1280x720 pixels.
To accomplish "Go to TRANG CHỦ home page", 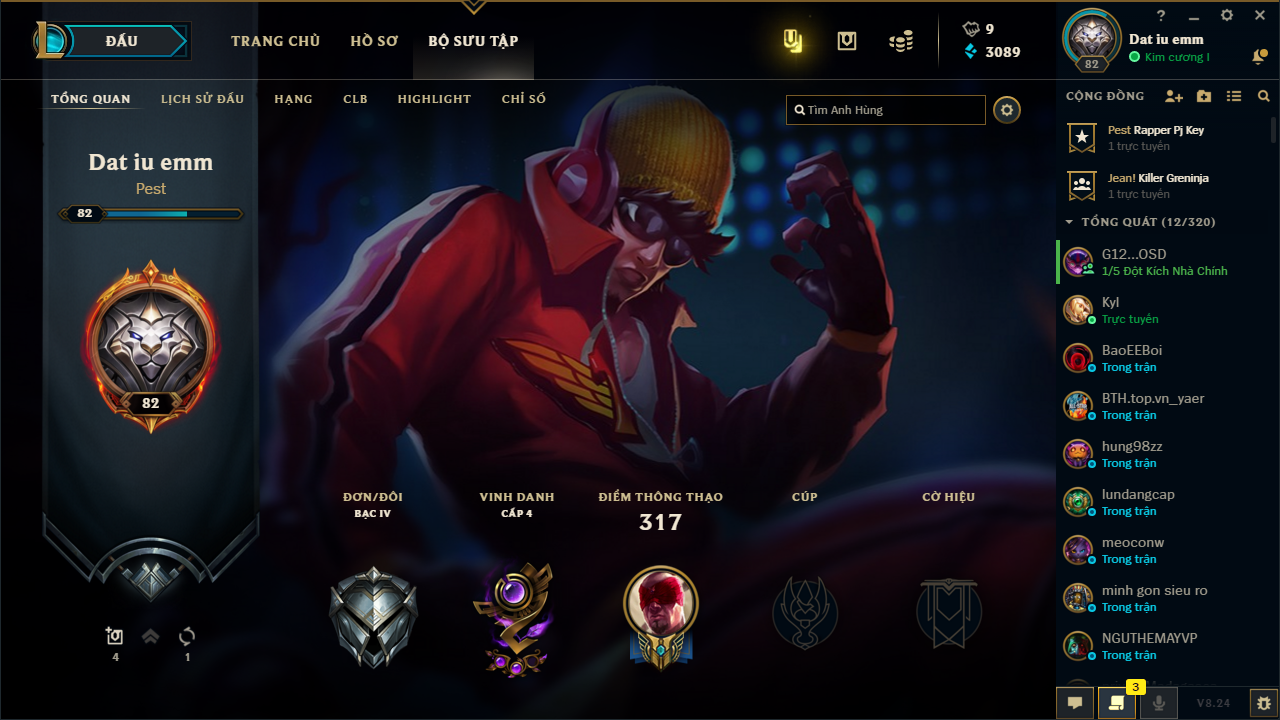I will (275, 41).
